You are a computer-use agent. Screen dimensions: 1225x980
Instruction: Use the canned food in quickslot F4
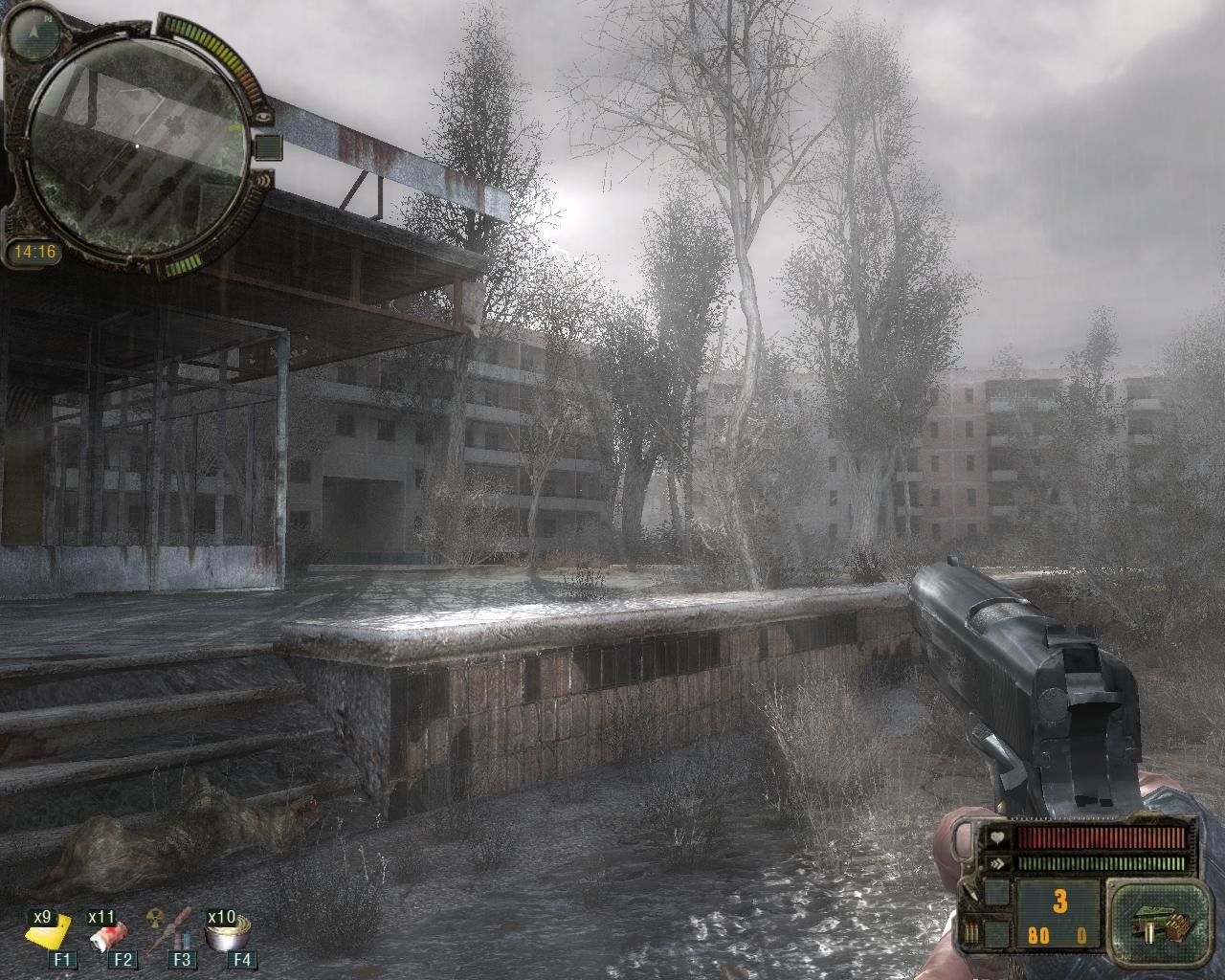[x=225, y=935]
